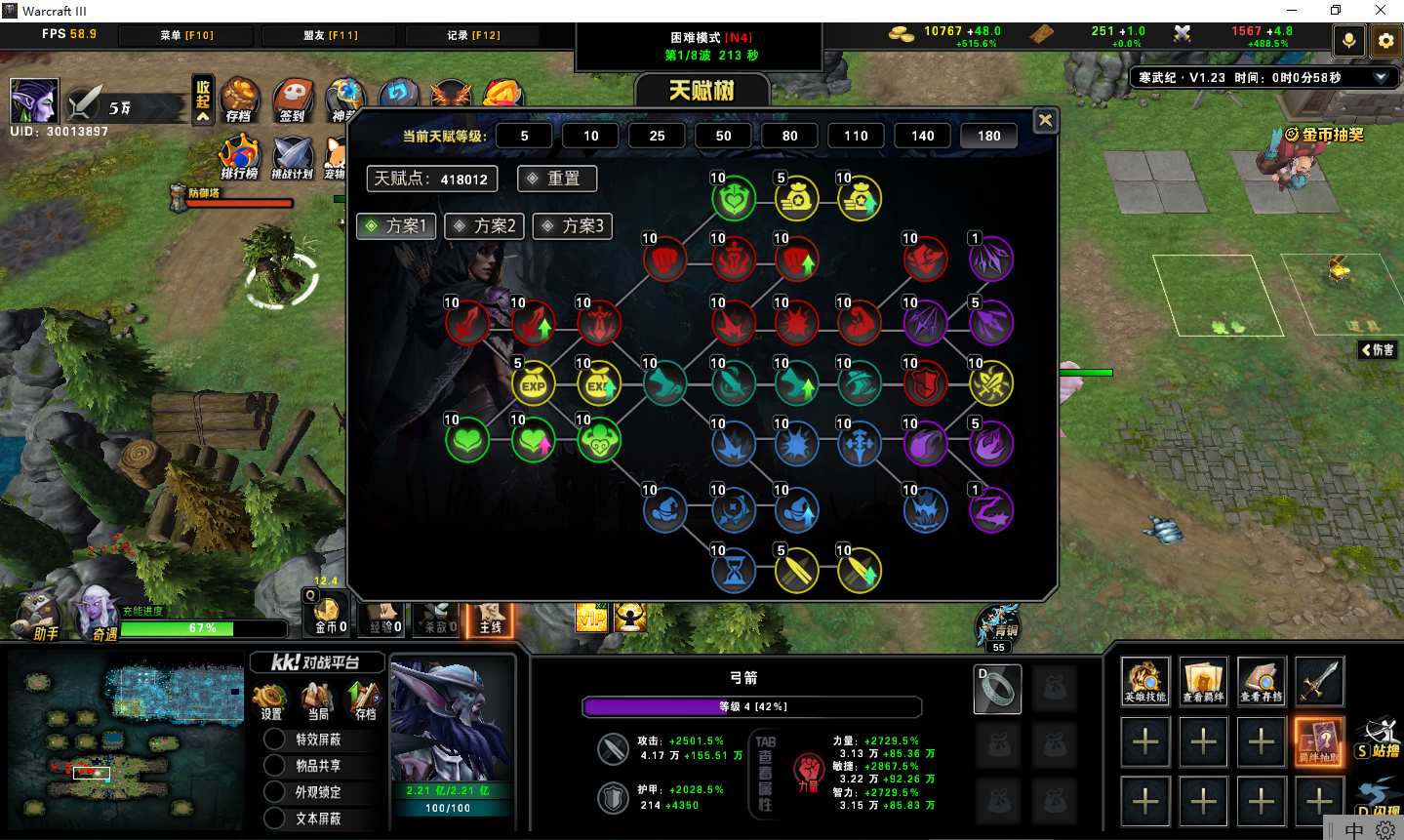Open the 查看羁绊 view bonds button

click(1203, 680)
